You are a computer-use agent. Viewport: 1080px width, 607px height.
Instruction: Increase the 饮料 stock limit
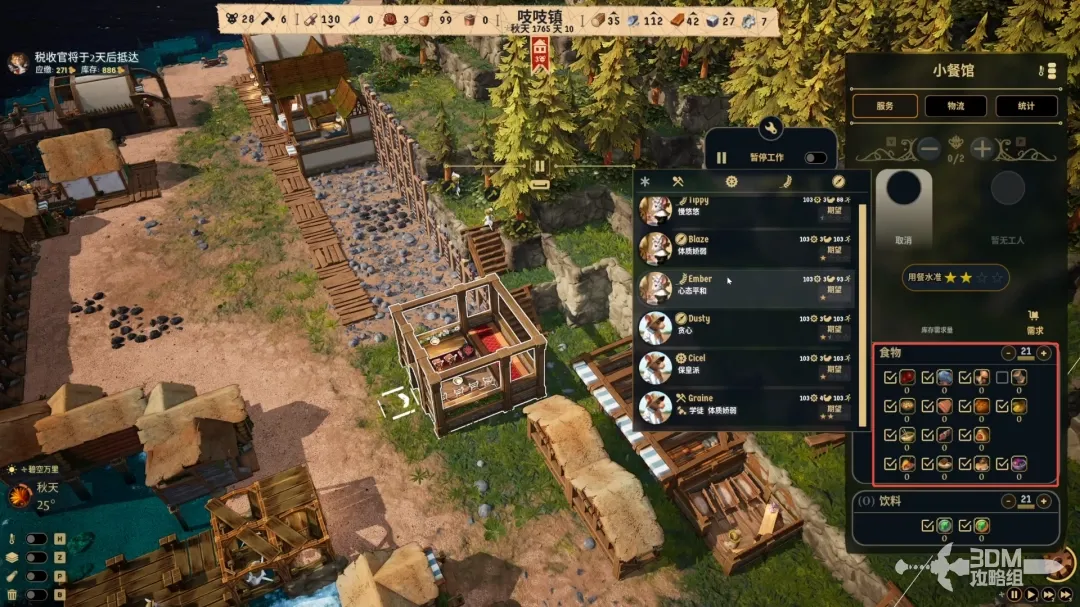(x=1044, y=500)
